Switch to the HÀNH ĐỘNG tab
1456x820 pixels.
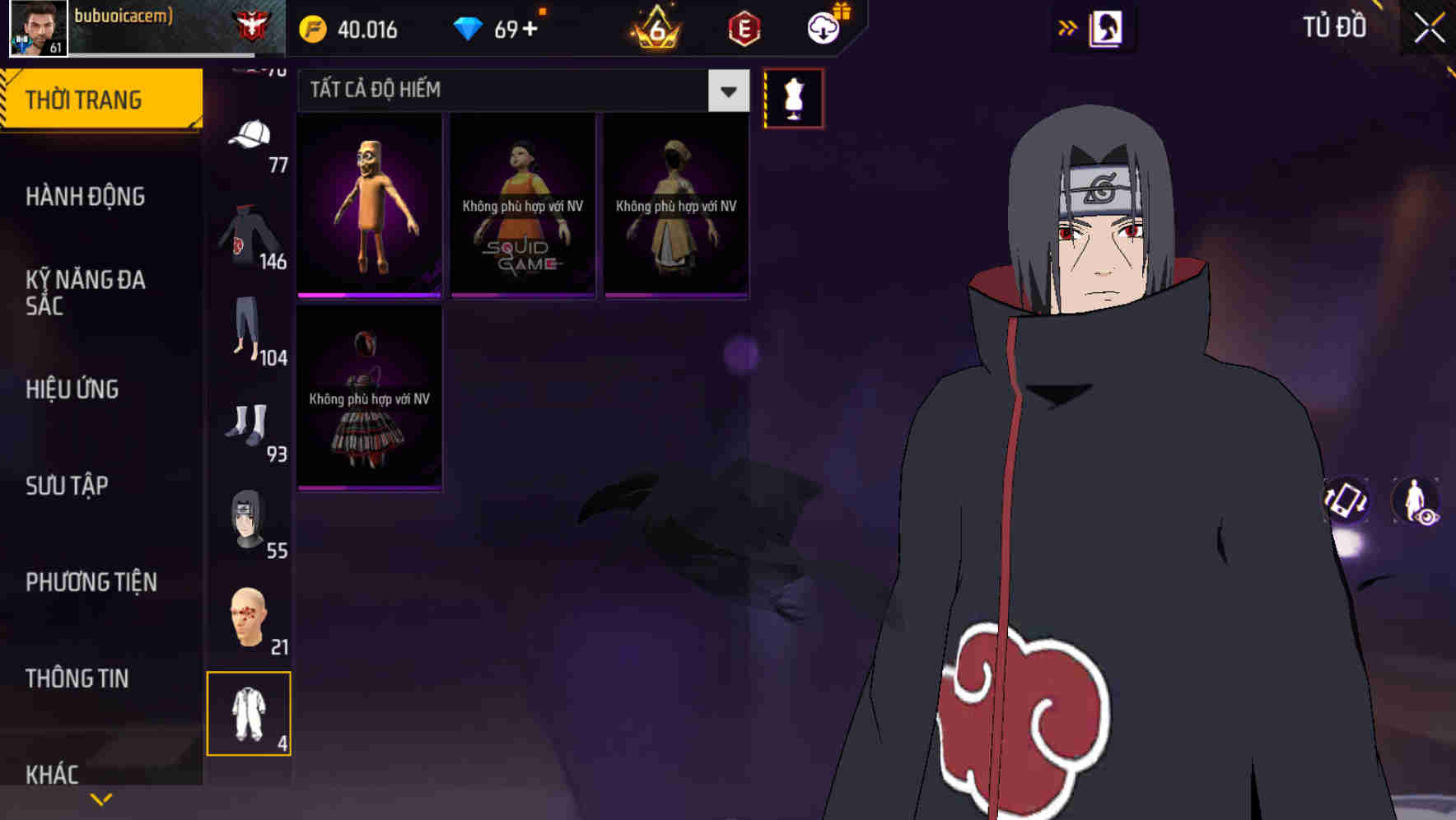coord(86,196)
